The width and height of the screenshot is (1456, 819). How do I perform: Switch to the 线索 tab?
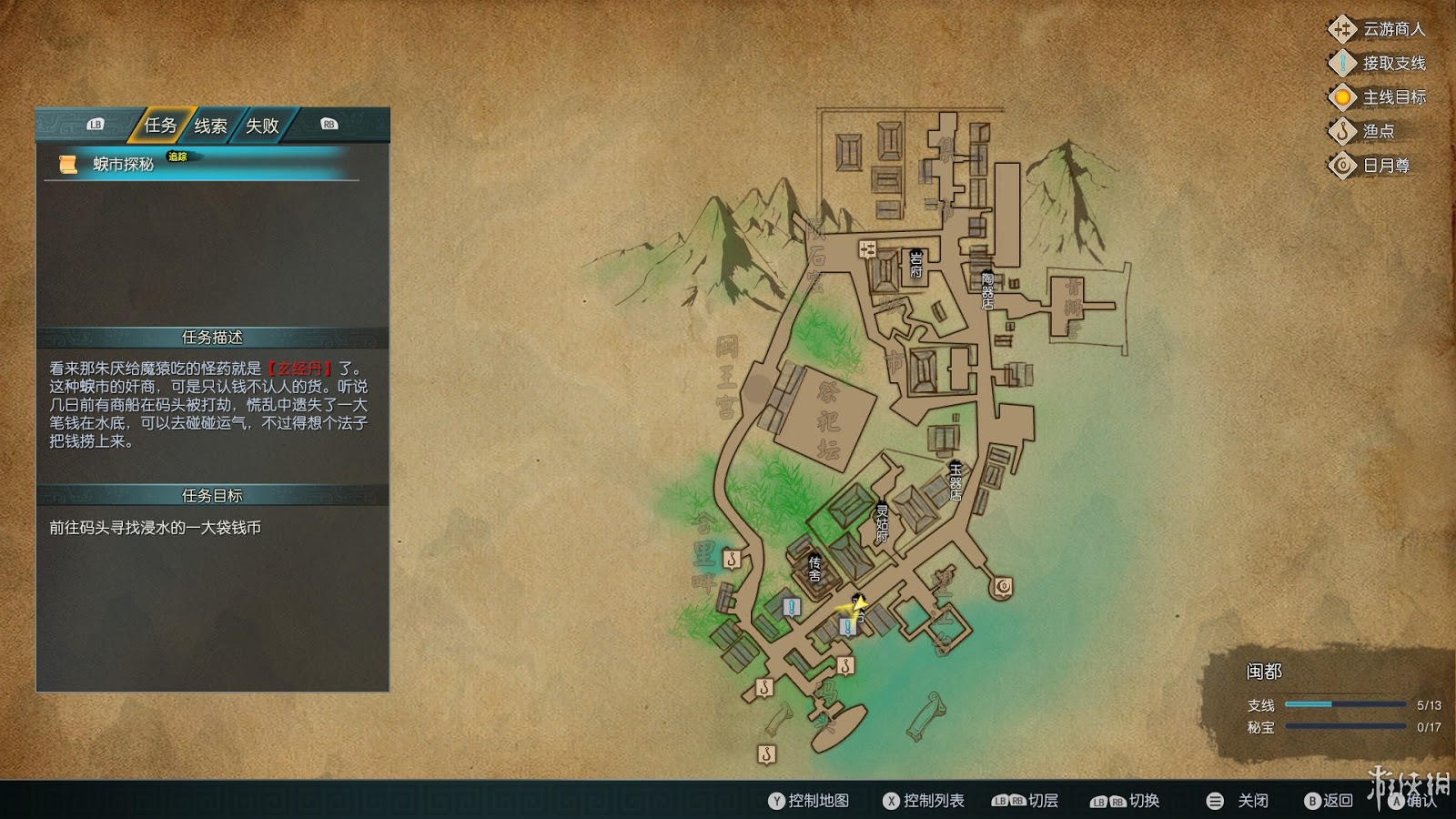(210, 126)
